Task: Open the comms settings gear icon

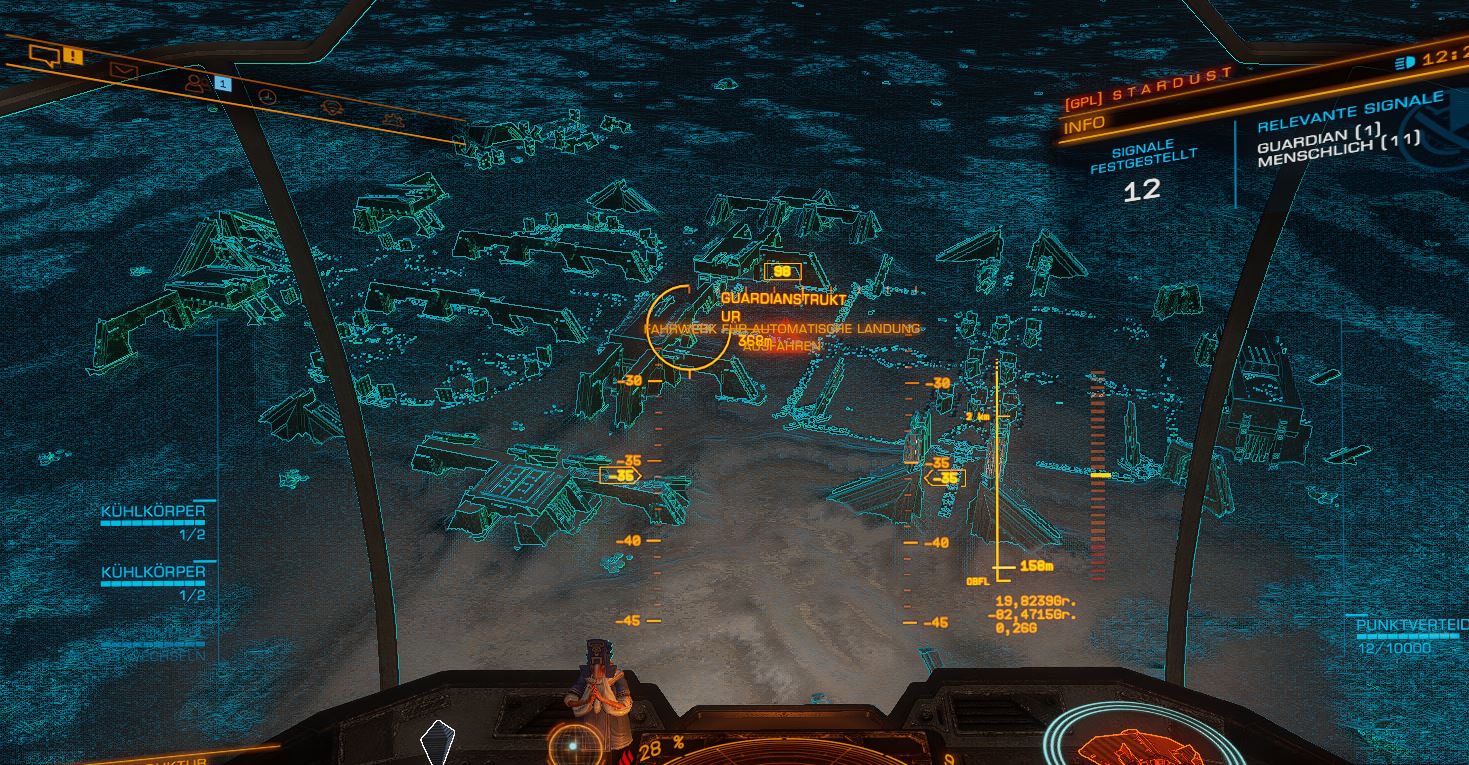Action: [393, 120]
